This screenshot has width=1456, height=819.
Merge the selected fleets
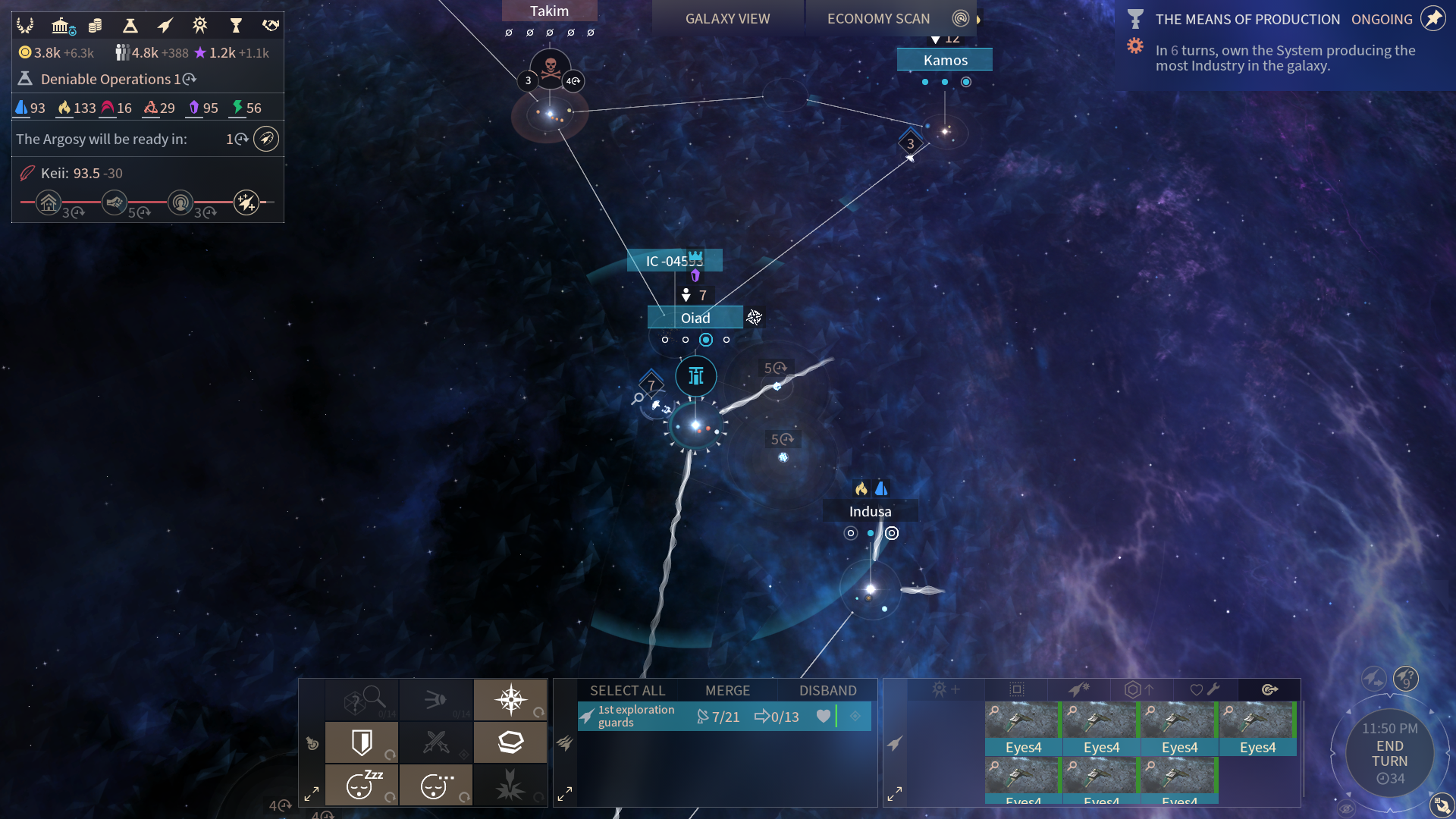(727, 690)
